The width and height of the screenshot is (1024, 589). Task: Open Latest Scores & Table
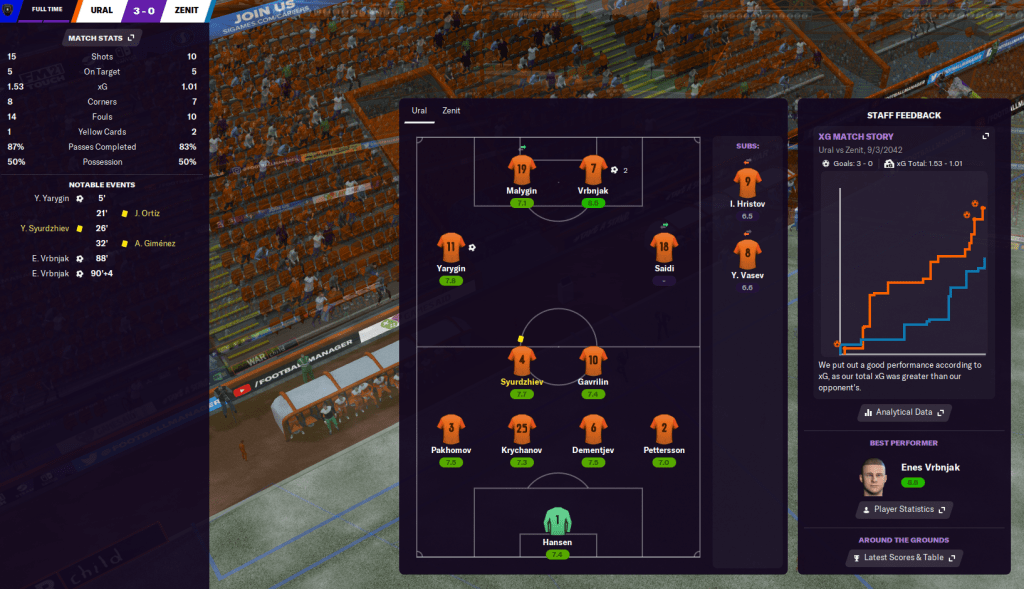click(903, 557)
